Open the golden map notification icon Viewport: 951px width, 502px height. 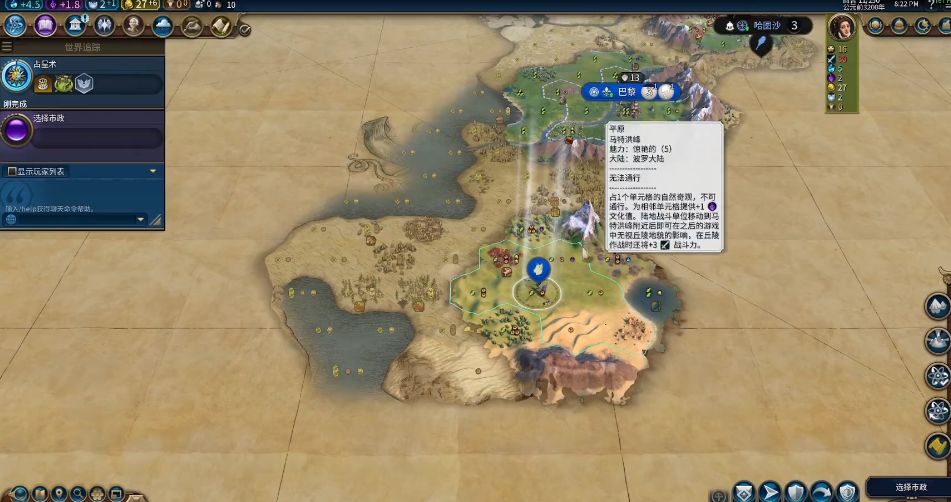[x=937, y=446]
